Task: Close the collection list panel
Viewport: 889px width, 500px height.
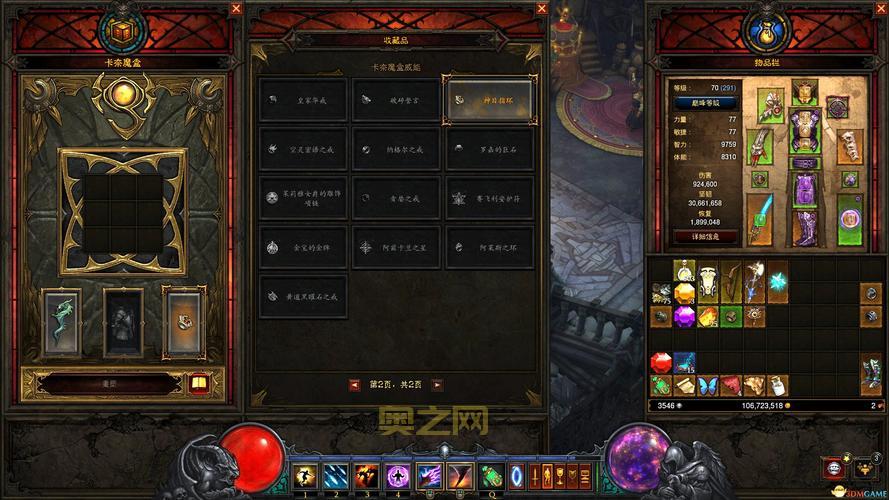Action: [x=541, y=8]
